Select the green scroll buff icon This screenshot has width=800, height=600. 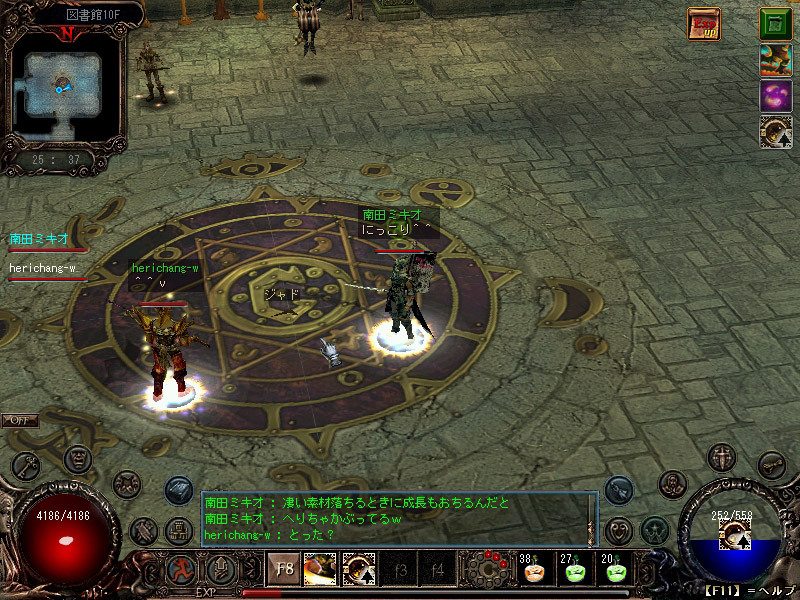pos(775,23)
